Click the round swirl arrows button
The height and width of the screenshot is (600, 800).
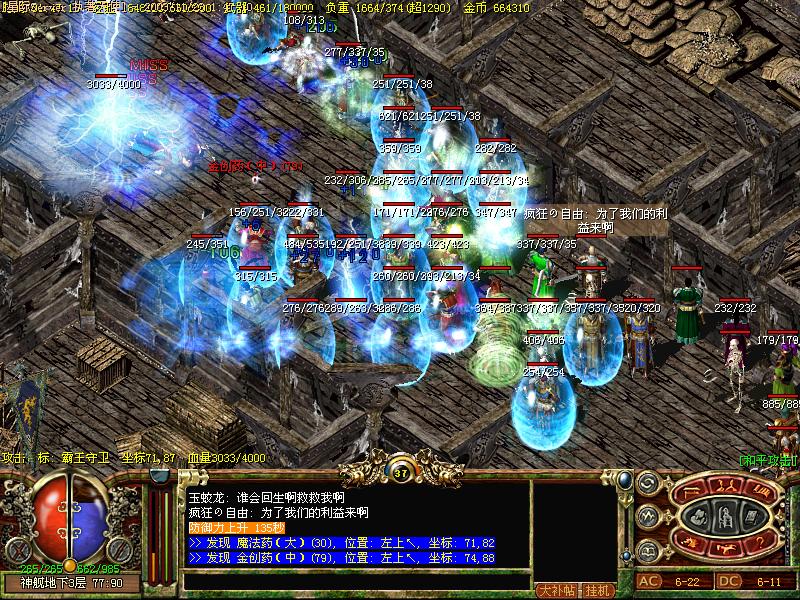646,485
